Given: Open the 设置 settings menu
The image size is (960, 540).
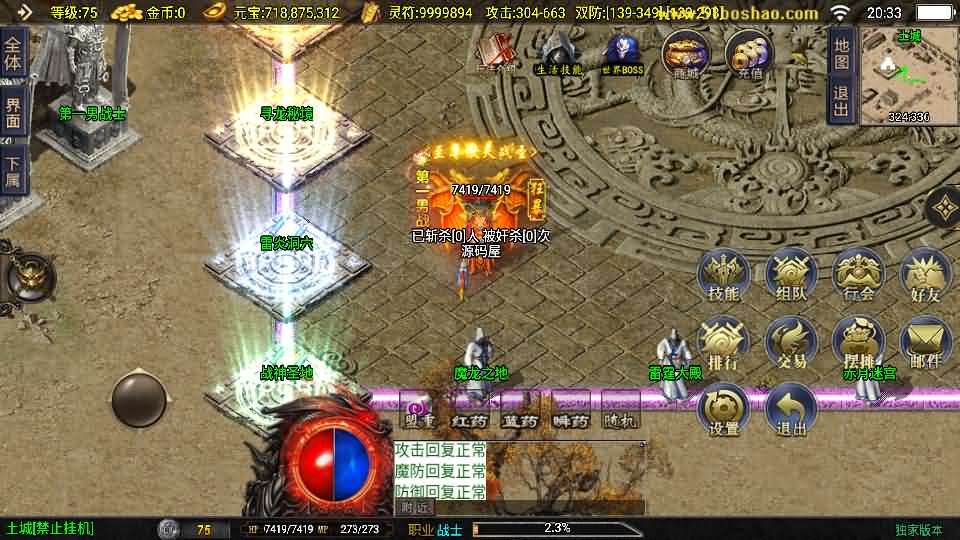Looking at the screenshot, I should (723, 410).
